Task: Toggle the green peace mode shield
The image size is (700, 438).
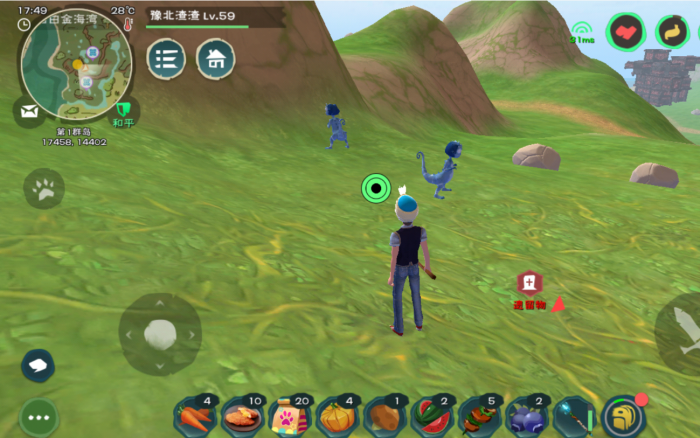Action: pos(123,110)
